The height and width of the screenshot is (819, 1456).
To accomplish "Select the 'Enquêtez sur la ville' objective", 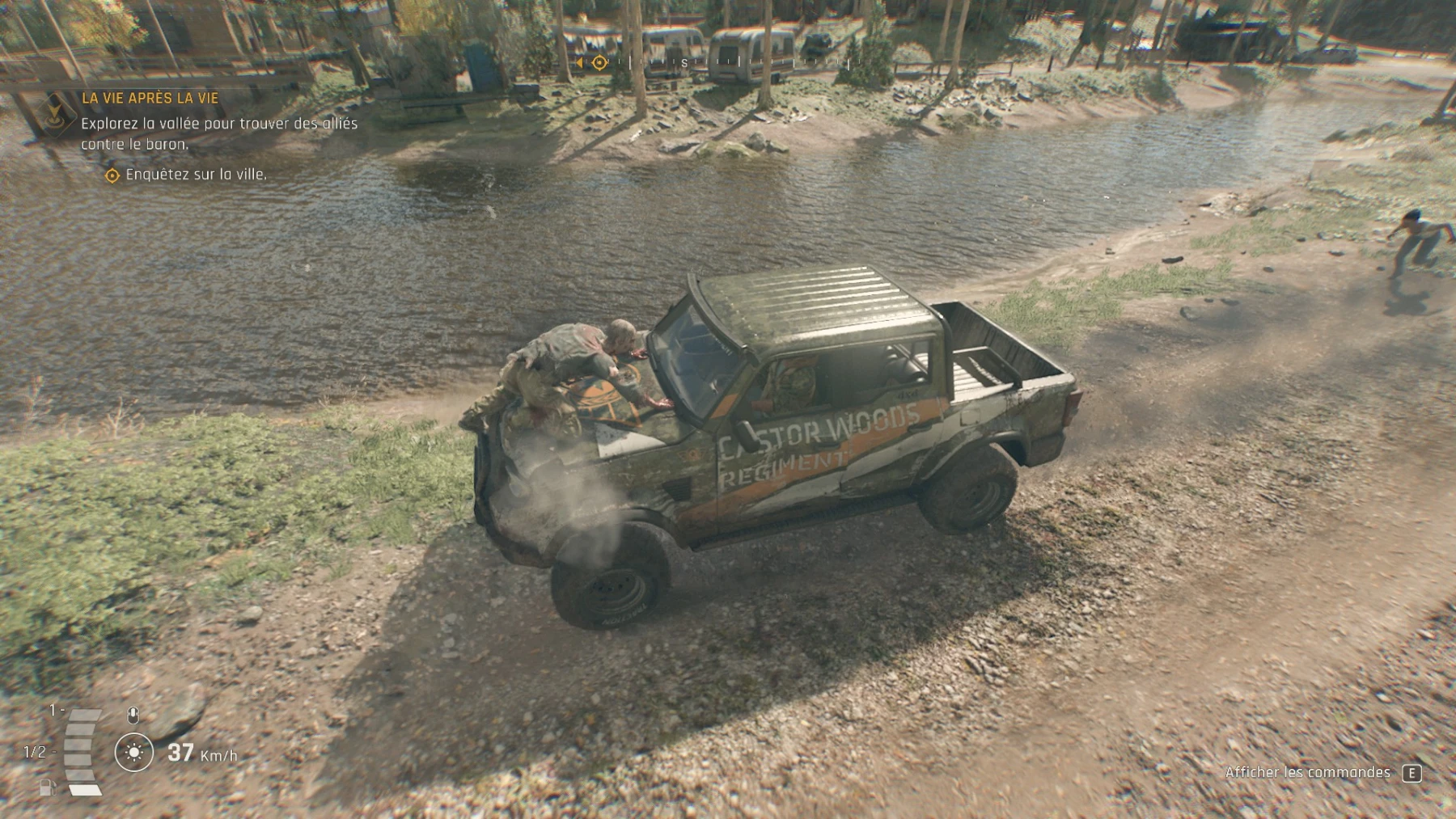I will pyautogui.click(x=196, y=175).
